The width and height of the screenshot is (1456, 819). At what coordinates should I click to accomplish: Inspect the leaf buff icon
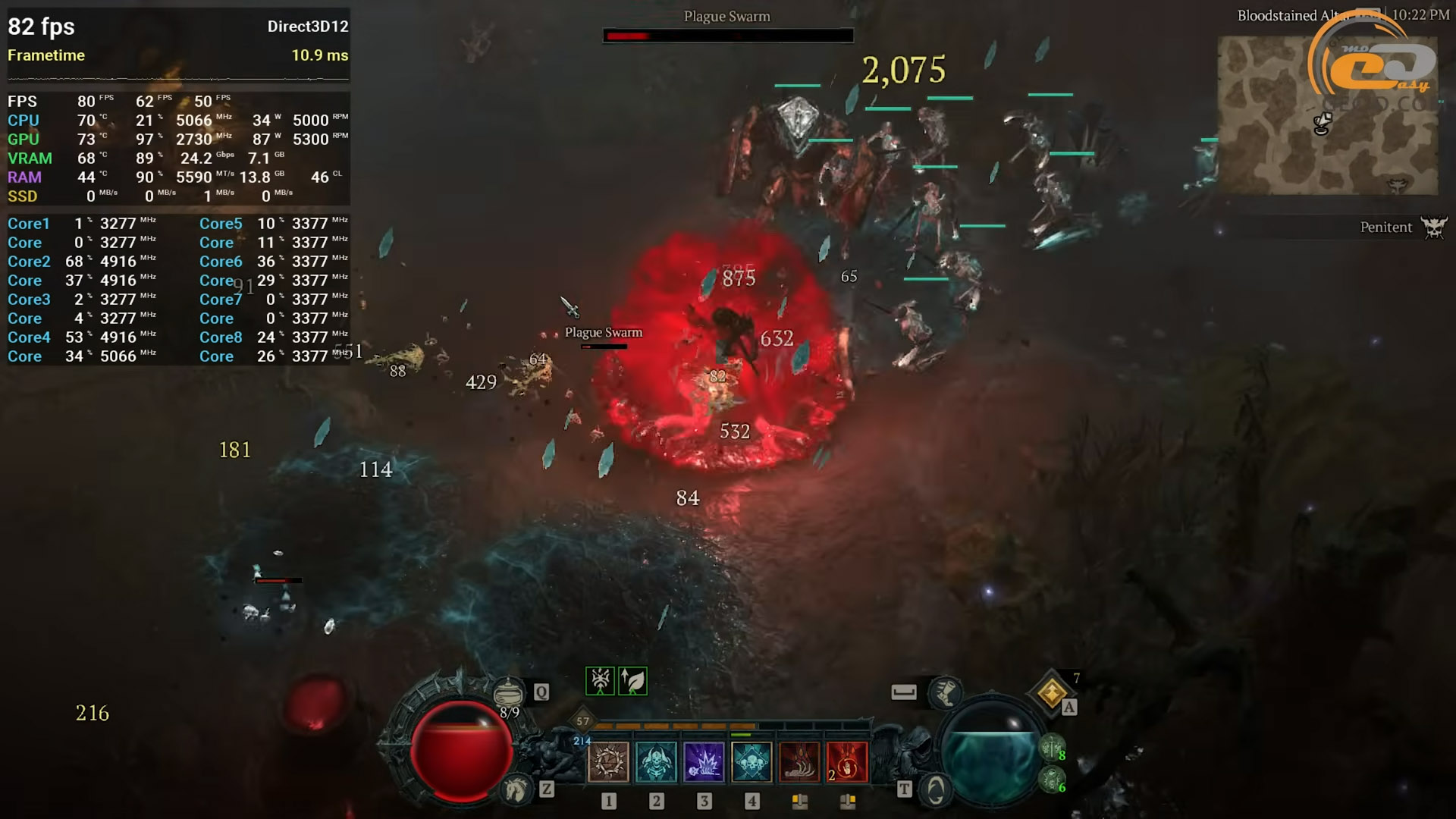point(632,681)
